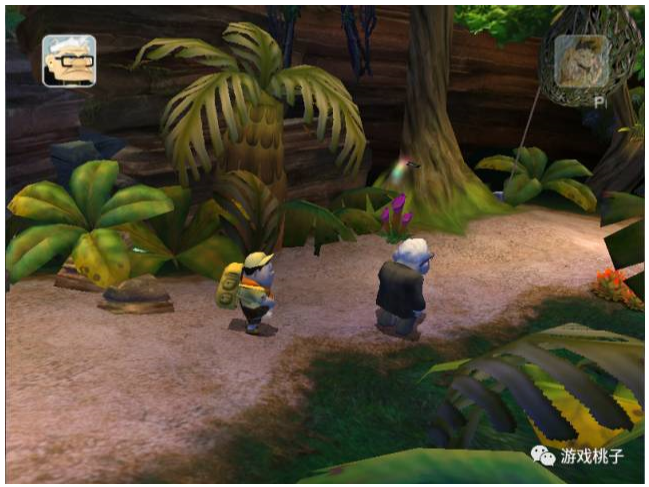The height and width of the screenshot is (487, 649).
Task: Select Carl's portrait icon
Action: click(x=69, y=61)
